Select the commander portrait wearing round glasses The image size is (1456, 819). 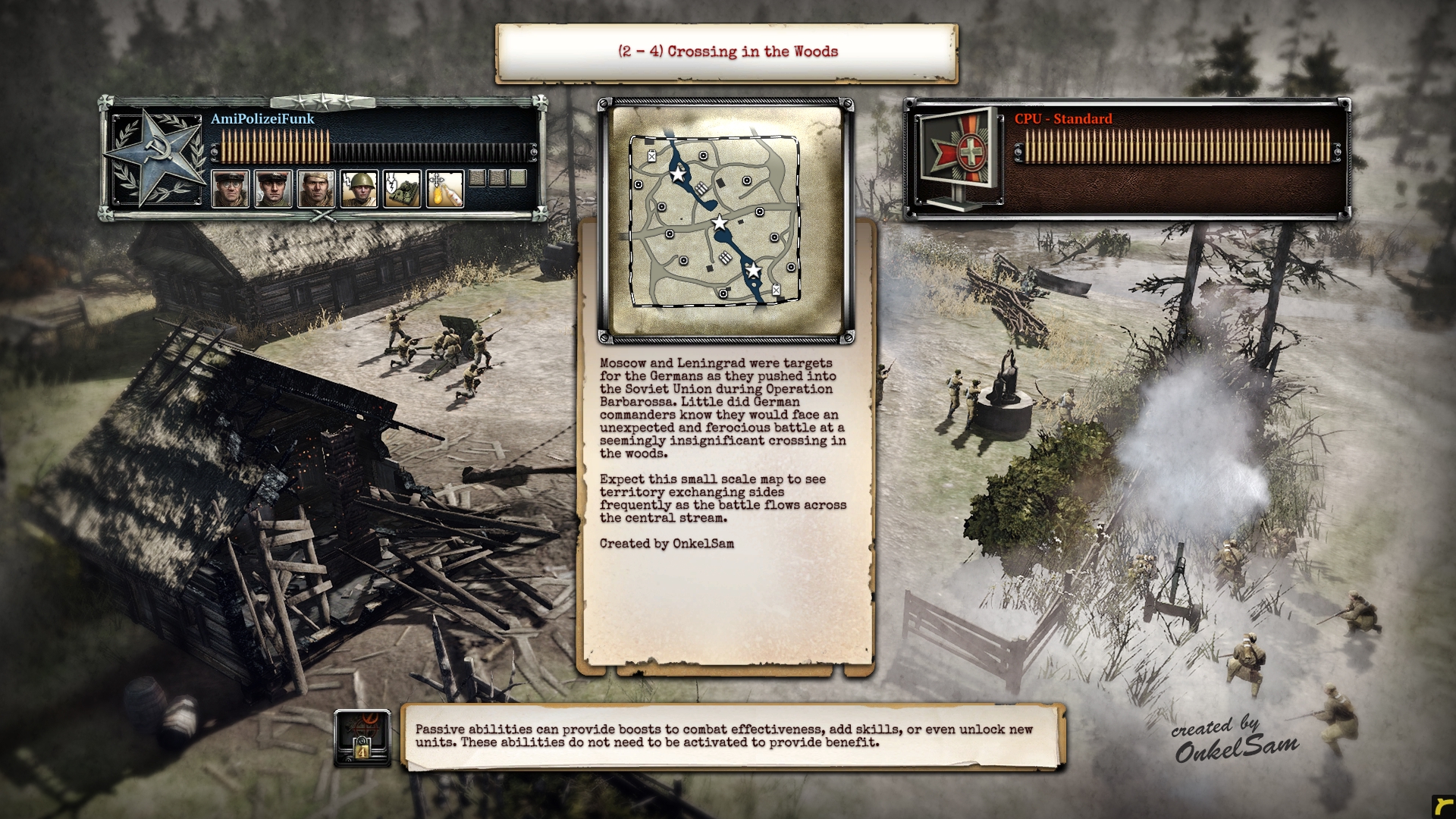tap(230, 188)
